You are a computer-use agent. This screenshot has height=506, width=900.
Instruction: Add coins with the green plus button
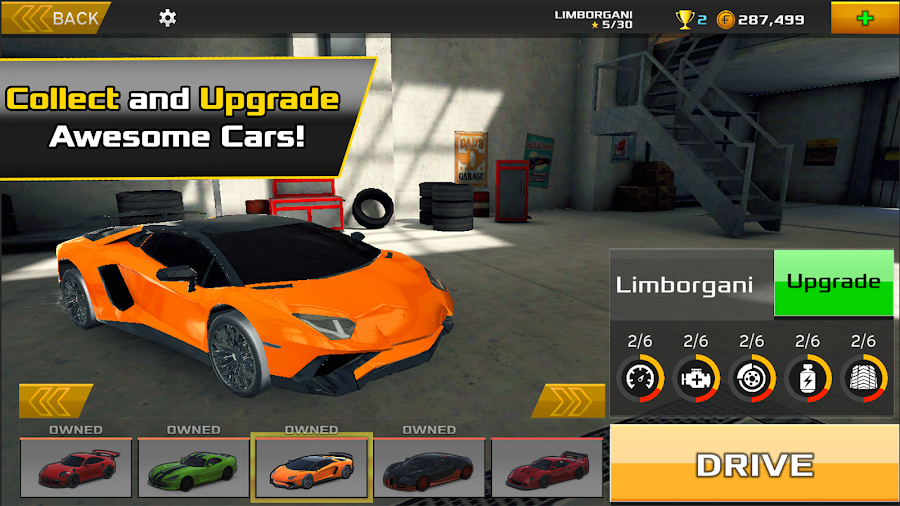click(864, 18)
